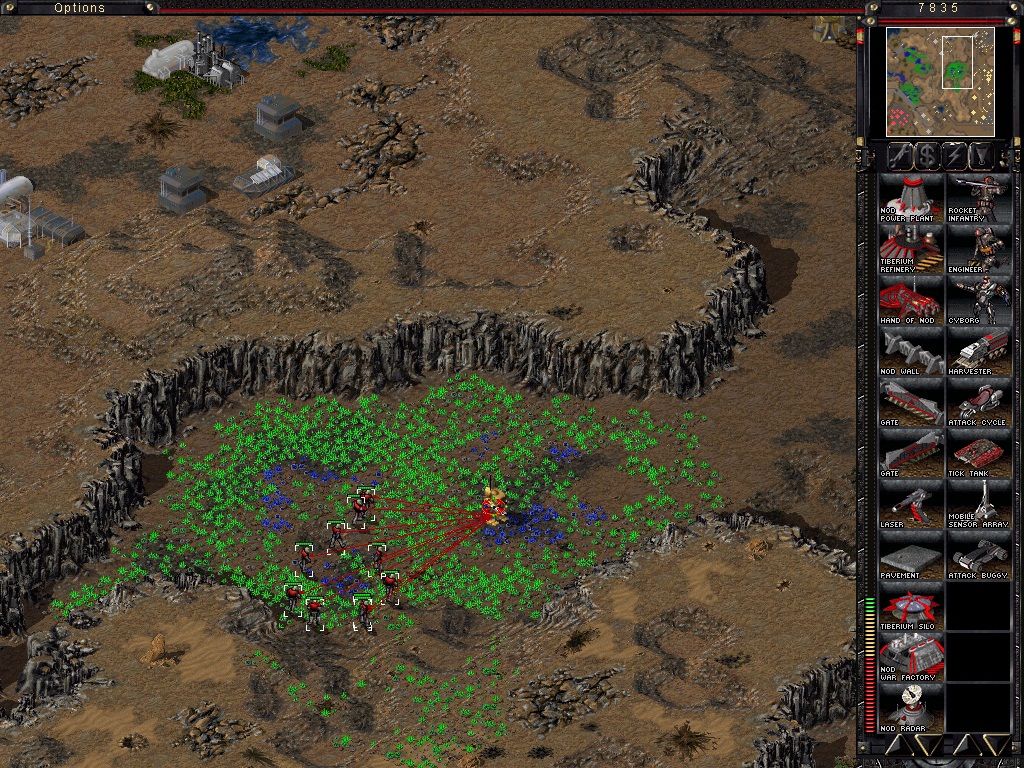This screenshot has width=1024, height=768.
Task: Activate the repair wrench button
Action: (x=900, y=155)
